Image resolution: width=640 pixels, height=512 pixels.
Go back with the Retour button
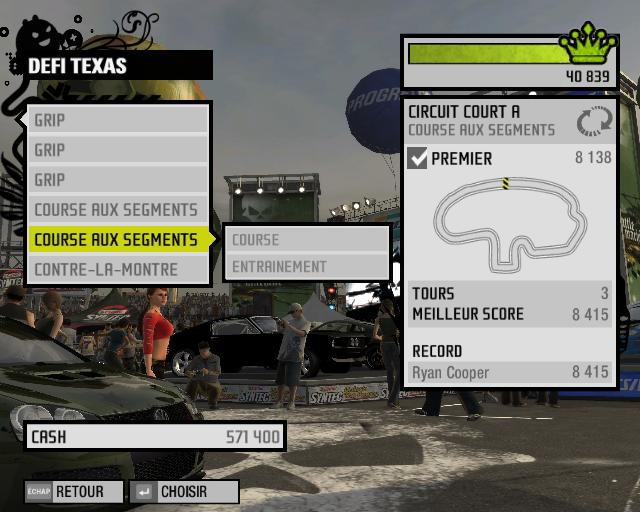pos(76,492)
